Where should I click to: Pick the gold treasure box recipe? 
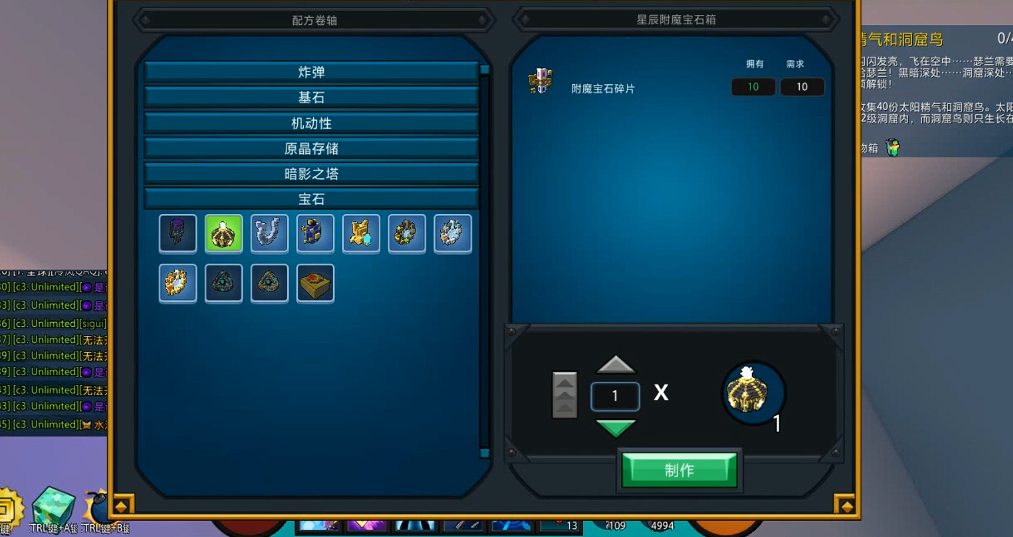(316, 283)
